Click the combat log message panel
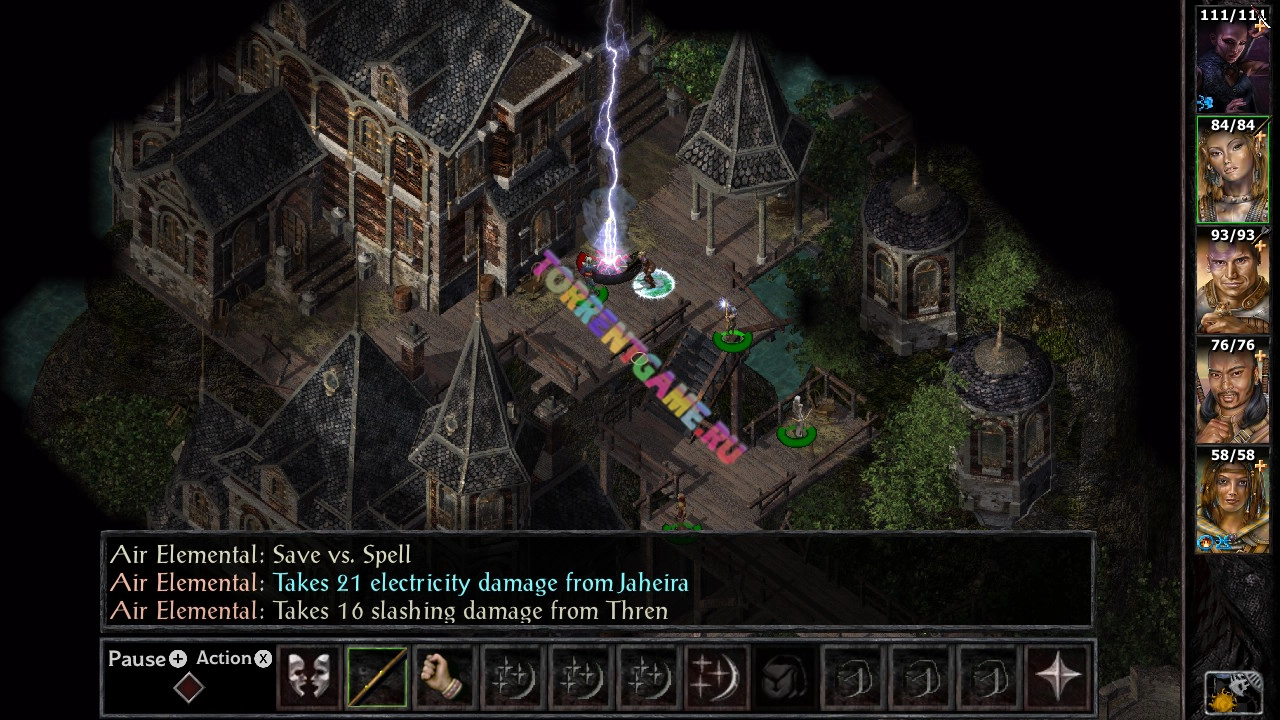The width and height of the screenshot is (1280, 720). tap(598, 583)
